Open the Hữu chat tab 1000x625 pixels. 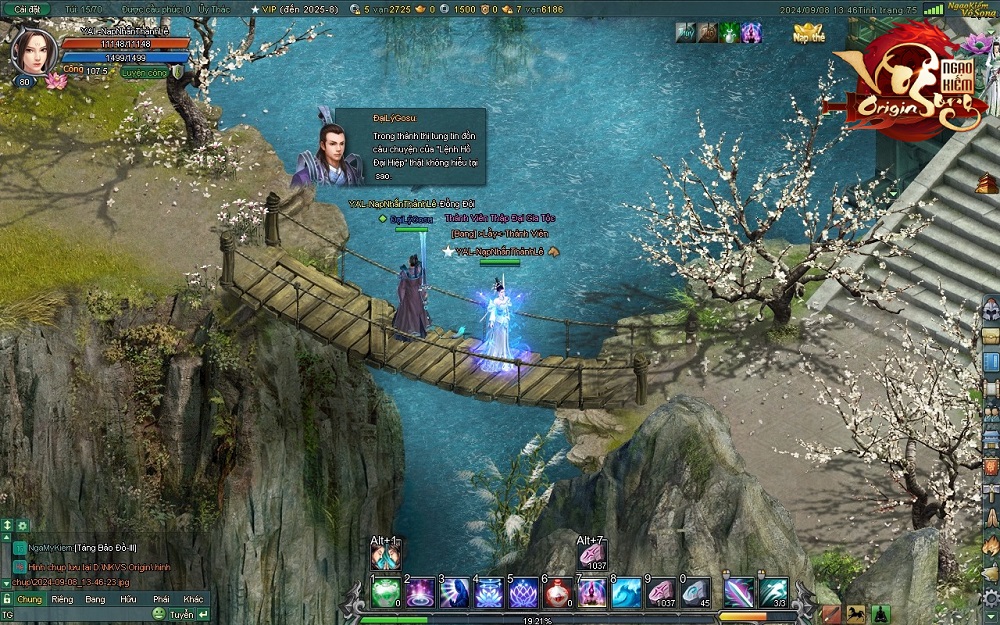(x=128, y=599)
